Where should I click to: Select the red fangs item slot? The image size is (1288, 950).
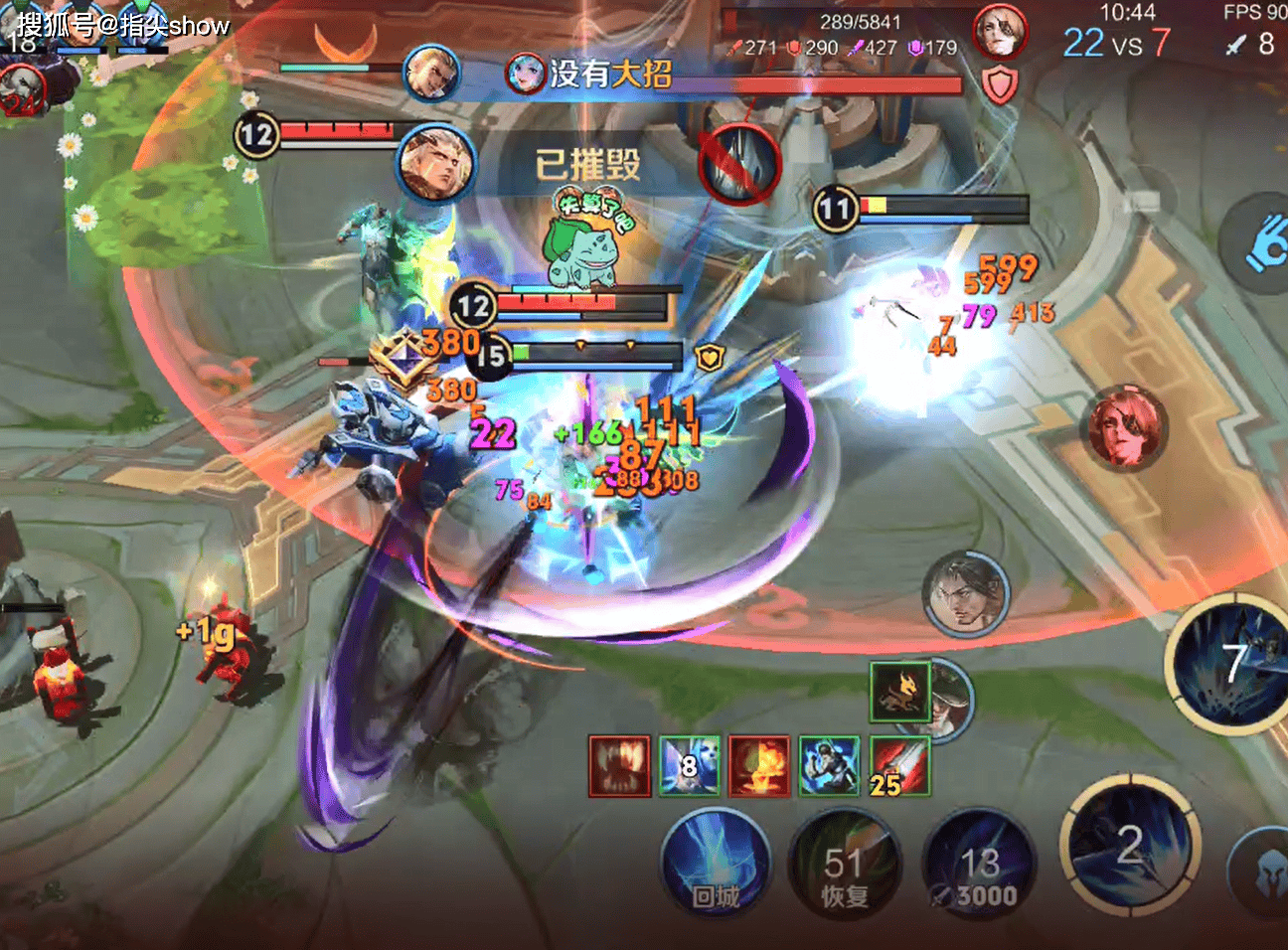619,765
